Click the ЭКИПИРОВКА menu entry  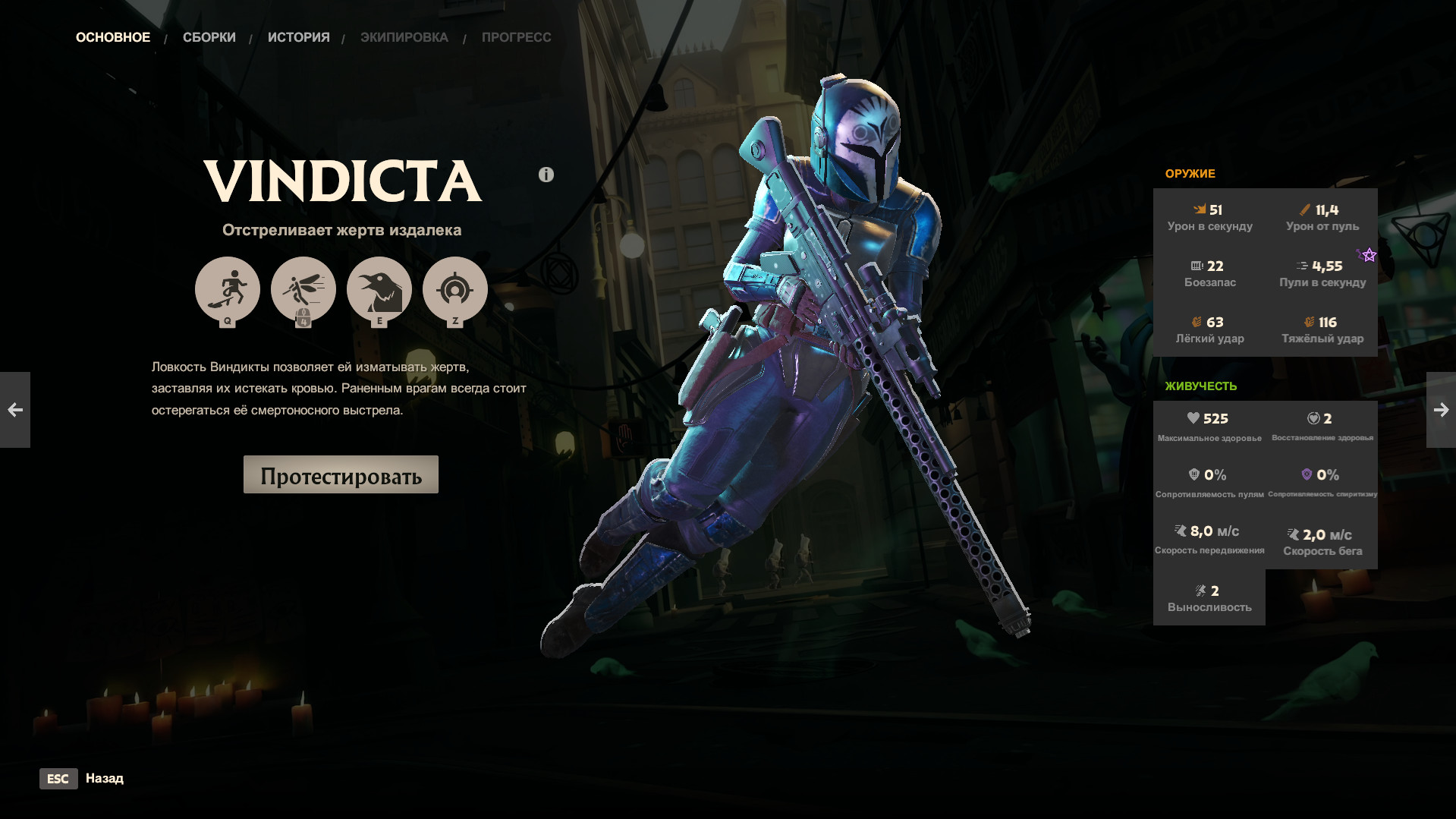[x=404, y=36]
